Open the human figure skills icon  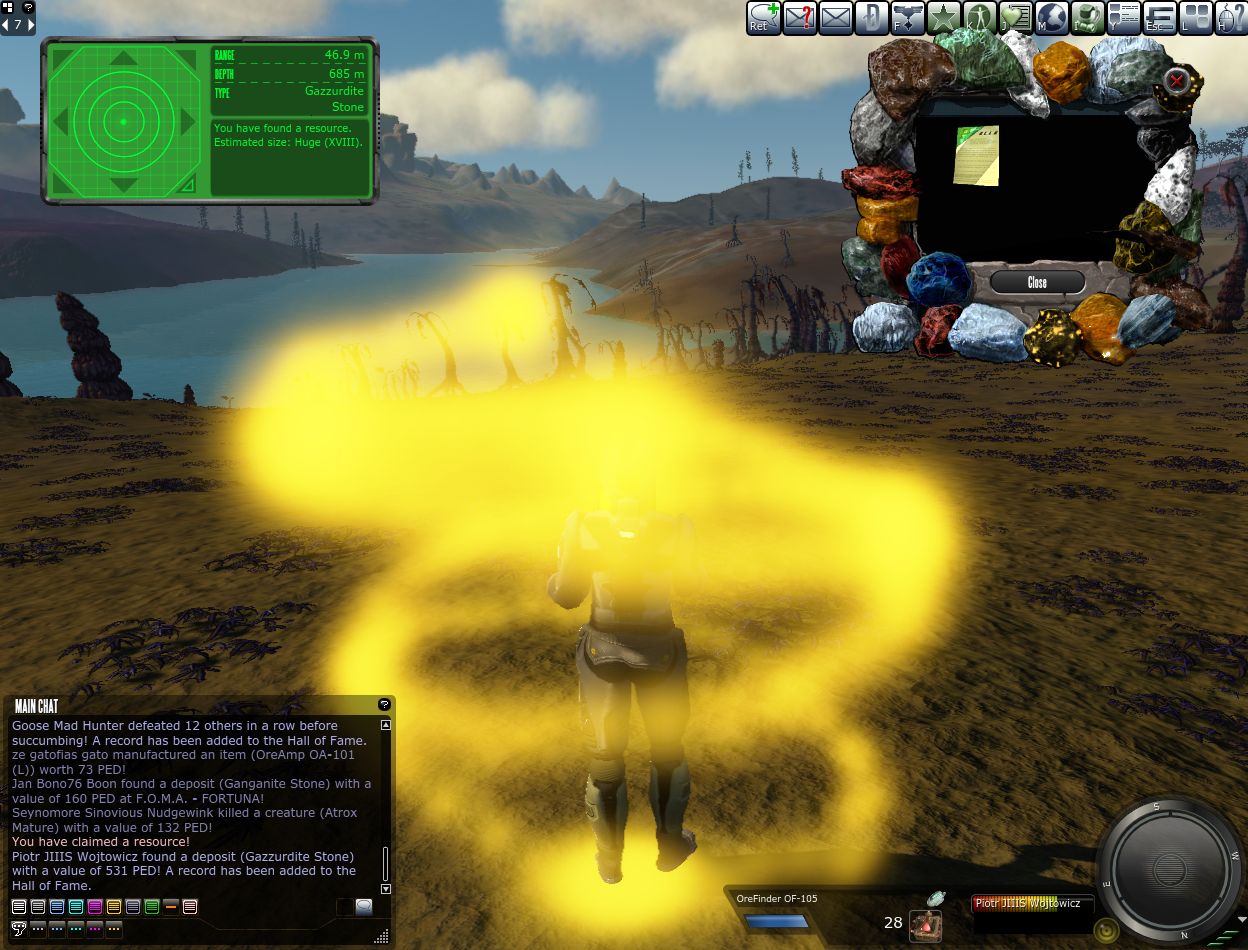click(978, 18)
